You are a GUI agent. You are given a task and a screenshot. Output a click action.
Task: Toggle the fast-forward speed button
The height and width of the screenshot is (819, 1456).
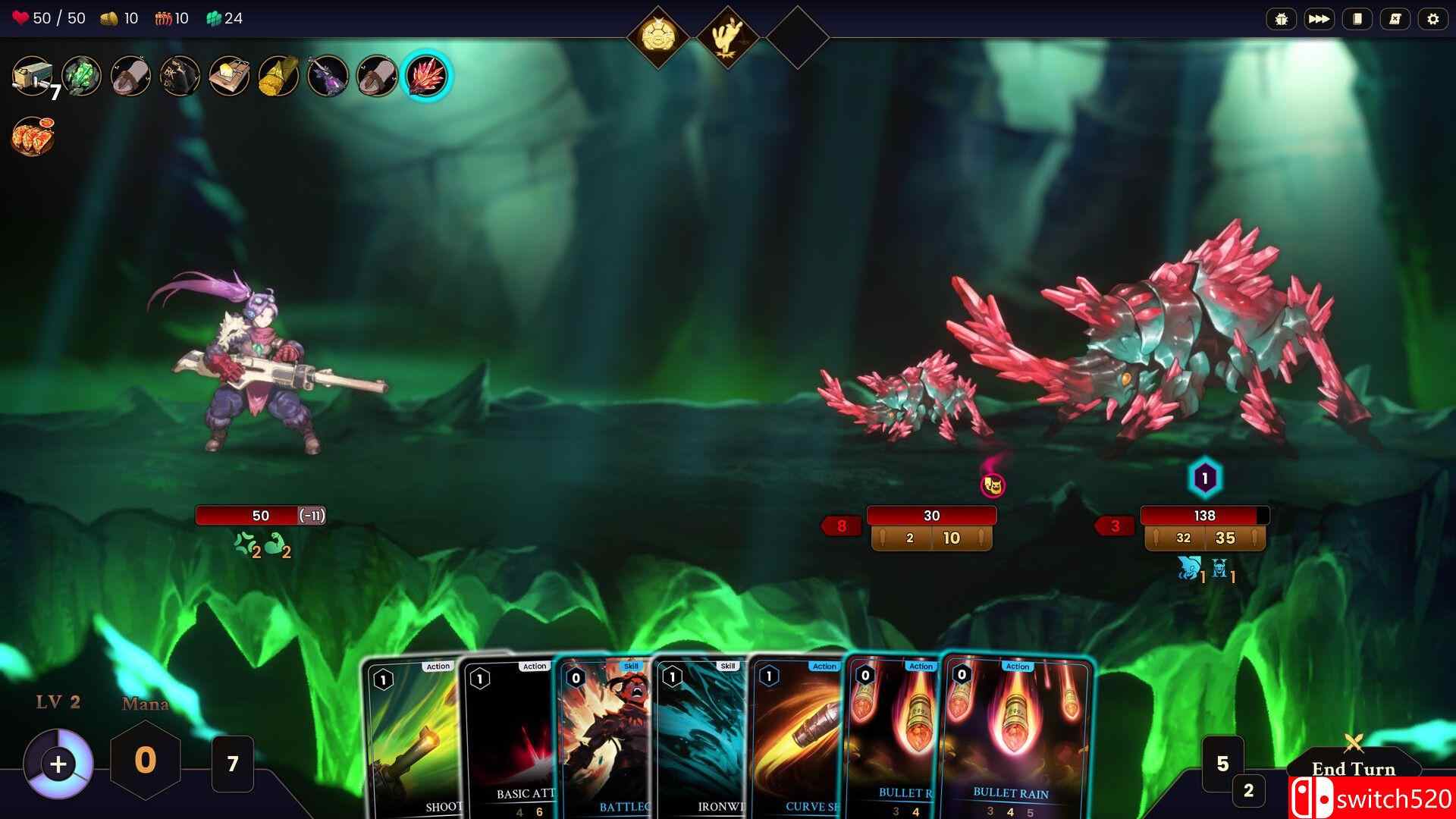(x=1319, y=19)
